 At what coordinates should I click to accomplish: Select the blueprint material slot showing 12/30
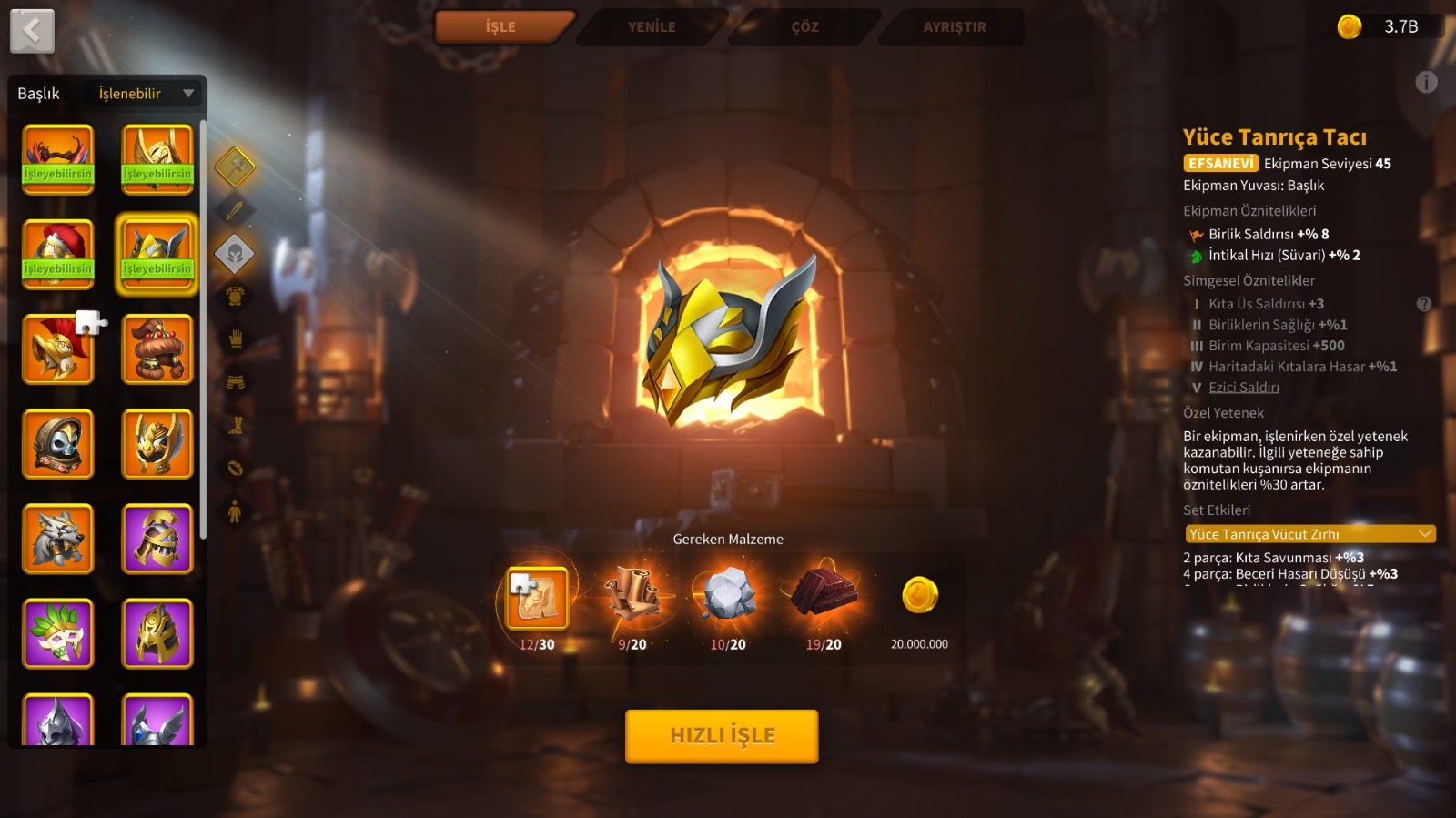tap(537, 598)
